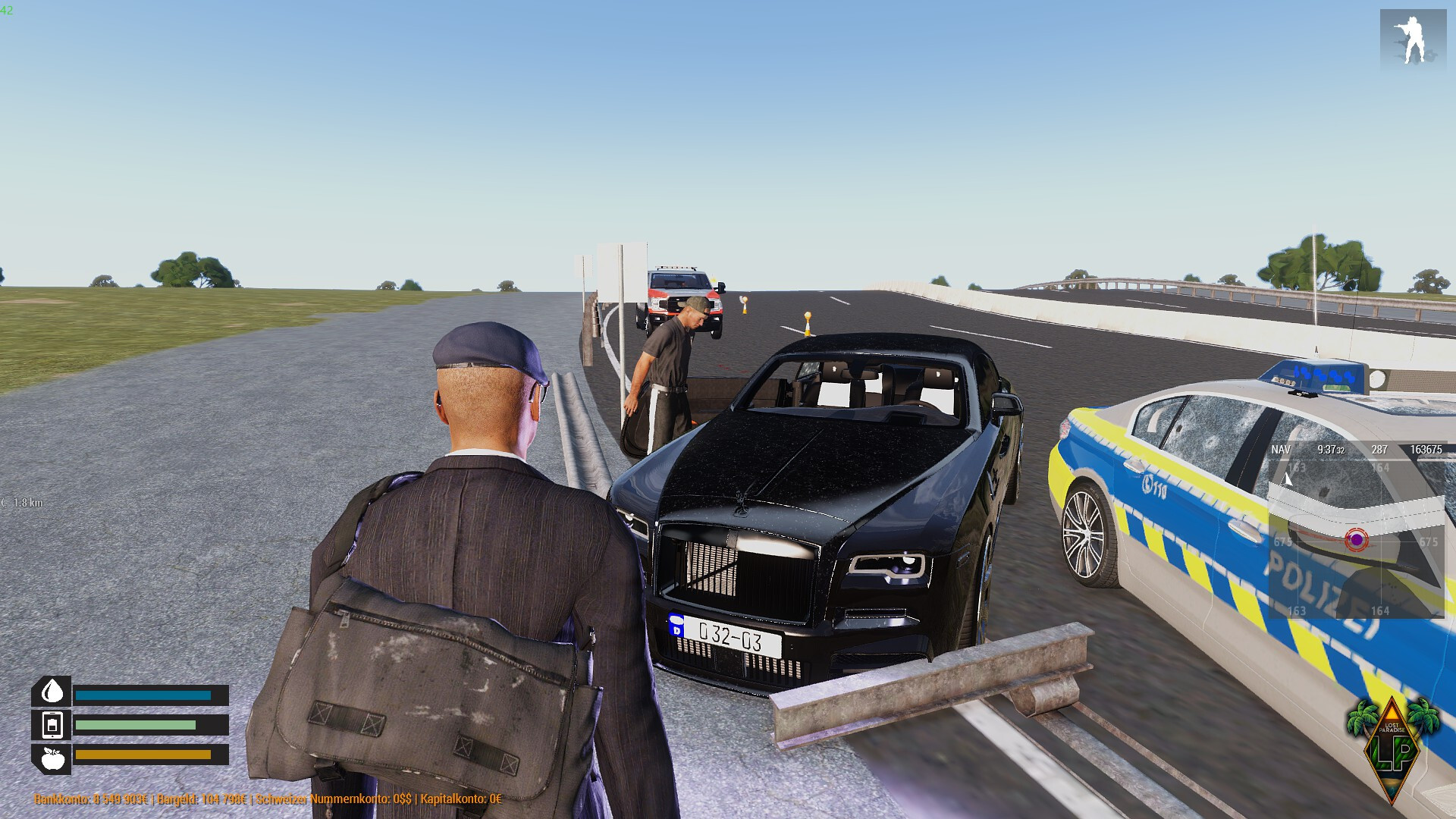Viewport: 1456px width, 819px height.
Task: Click the water drop thirst icon
Action: point(52,692)
